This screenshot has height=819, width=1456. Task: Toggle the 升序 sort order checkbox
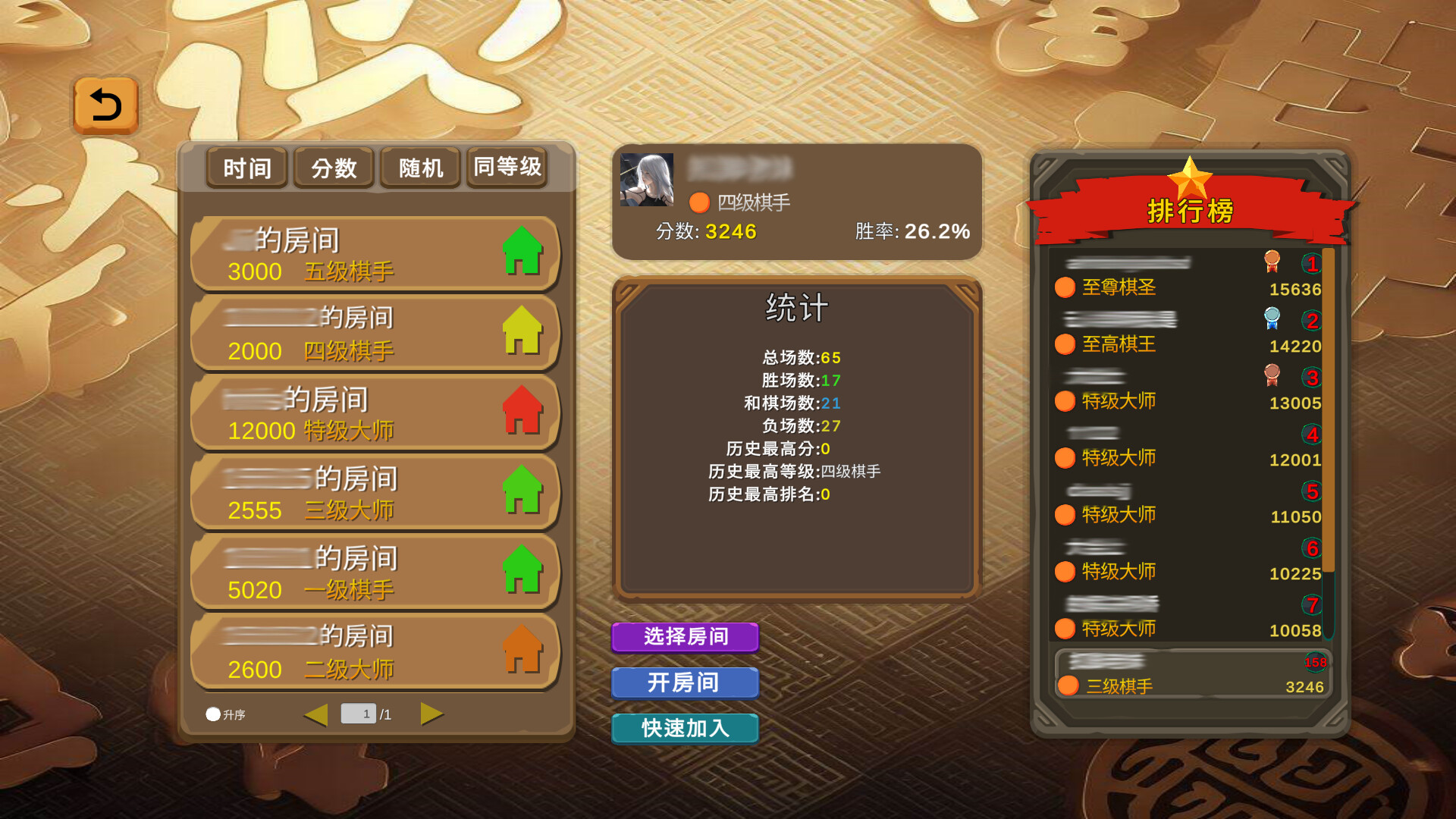213,714
